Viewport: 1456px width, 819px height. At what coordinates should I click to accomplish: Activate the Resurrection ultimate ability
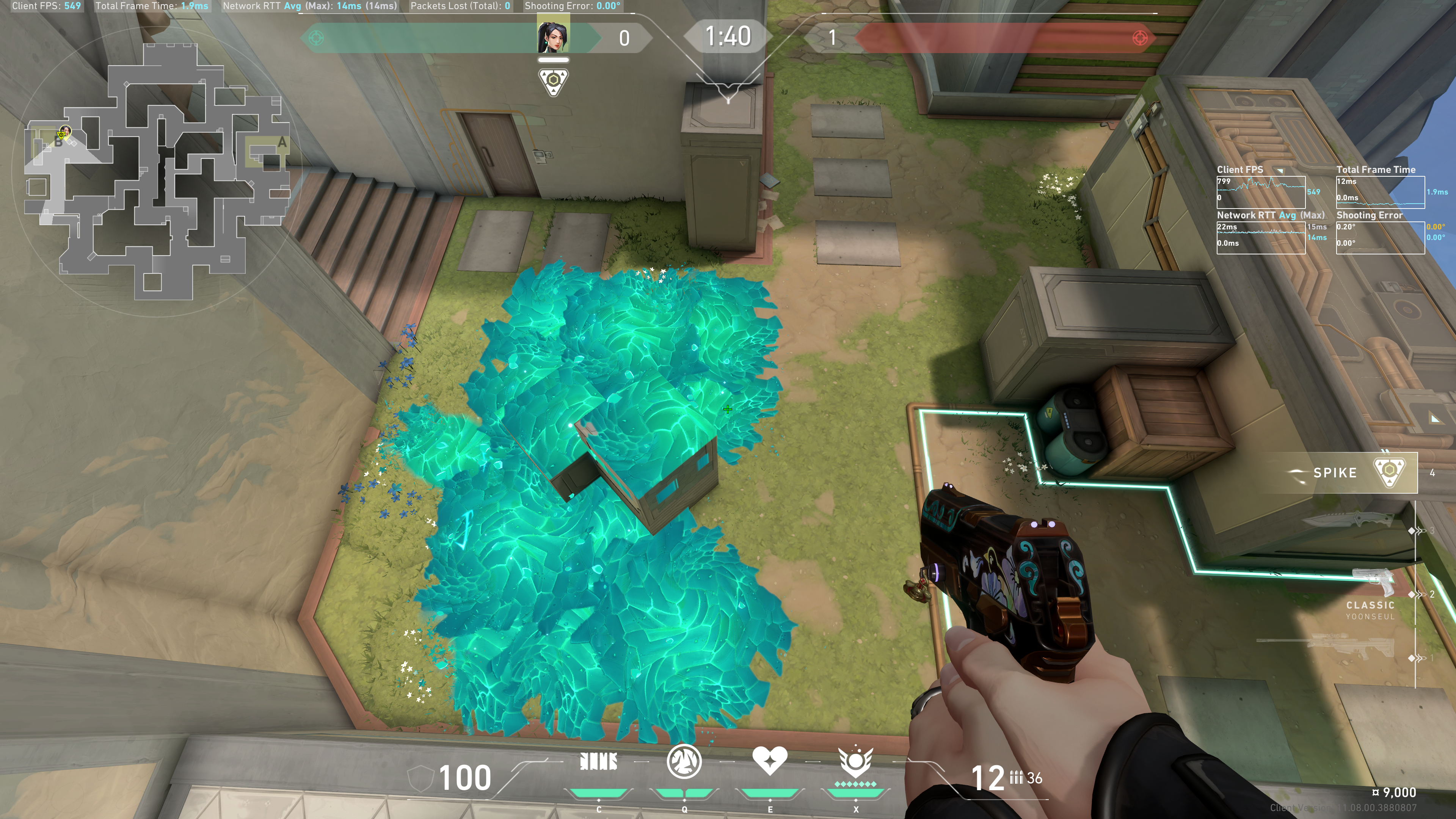pos(855,762)
